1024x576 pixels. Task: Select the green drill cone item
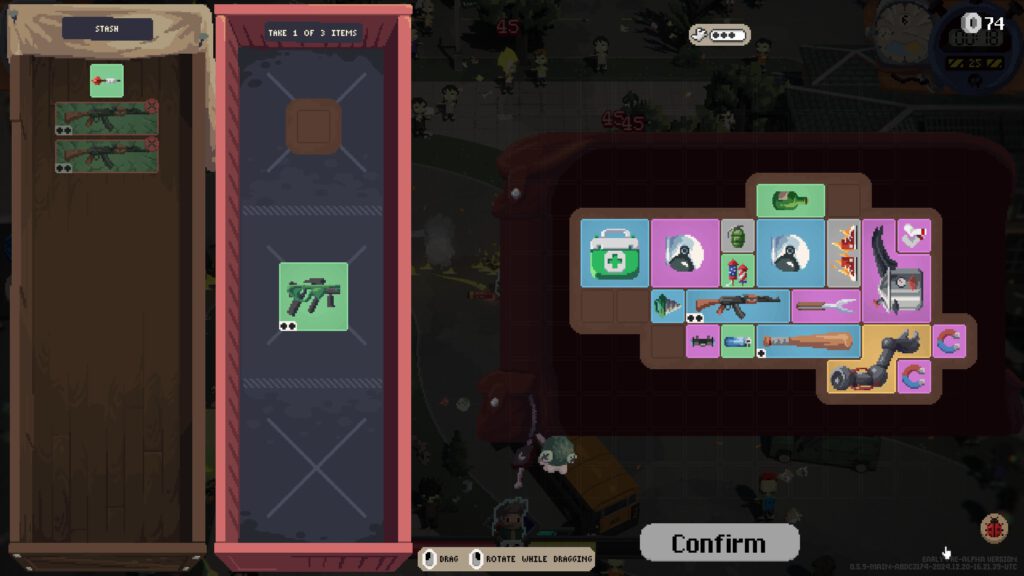click(667, 305)
